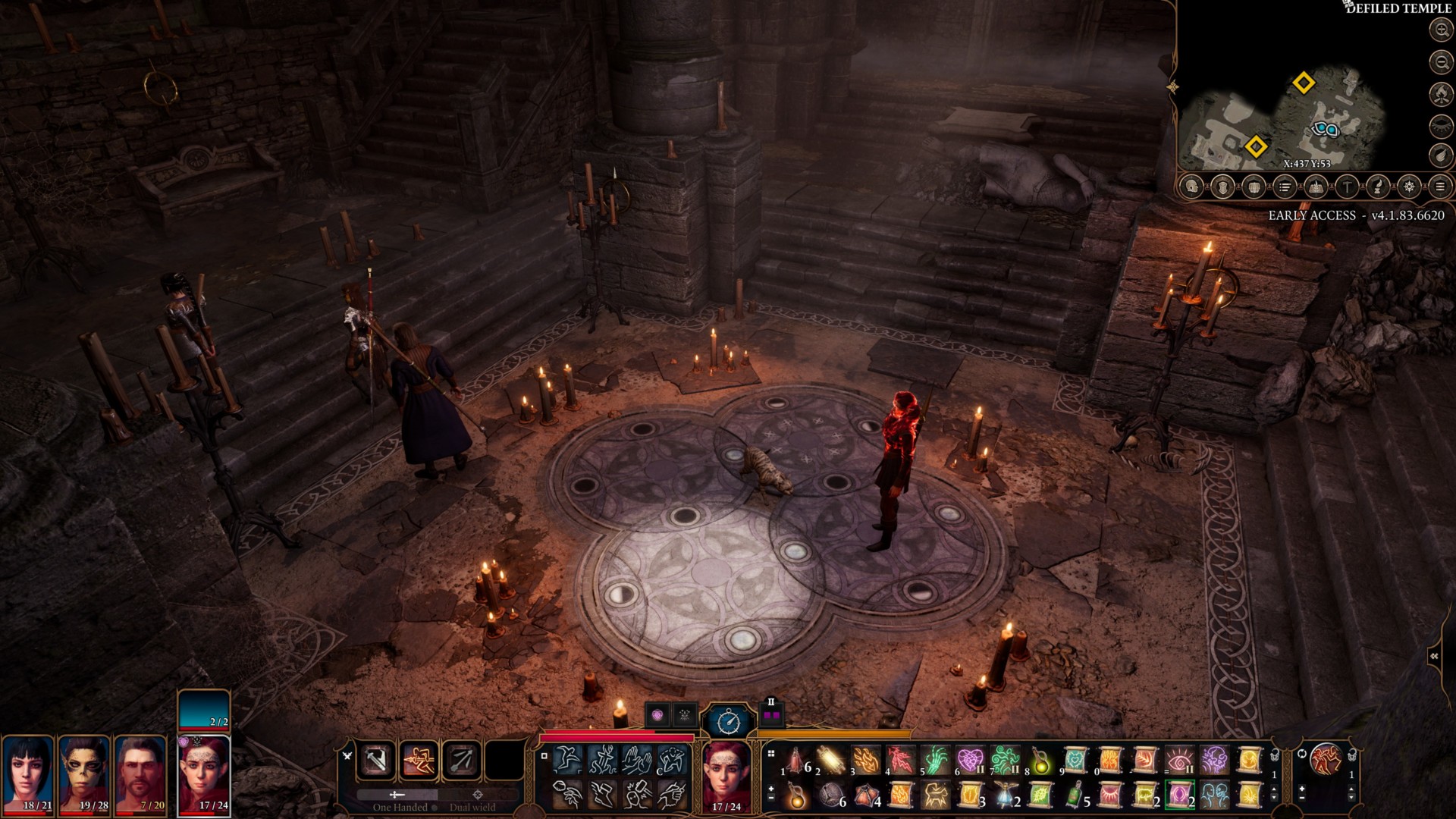Open the journal list icon
This screenshot has width=1456, height=819.
tap(1285, 187)
